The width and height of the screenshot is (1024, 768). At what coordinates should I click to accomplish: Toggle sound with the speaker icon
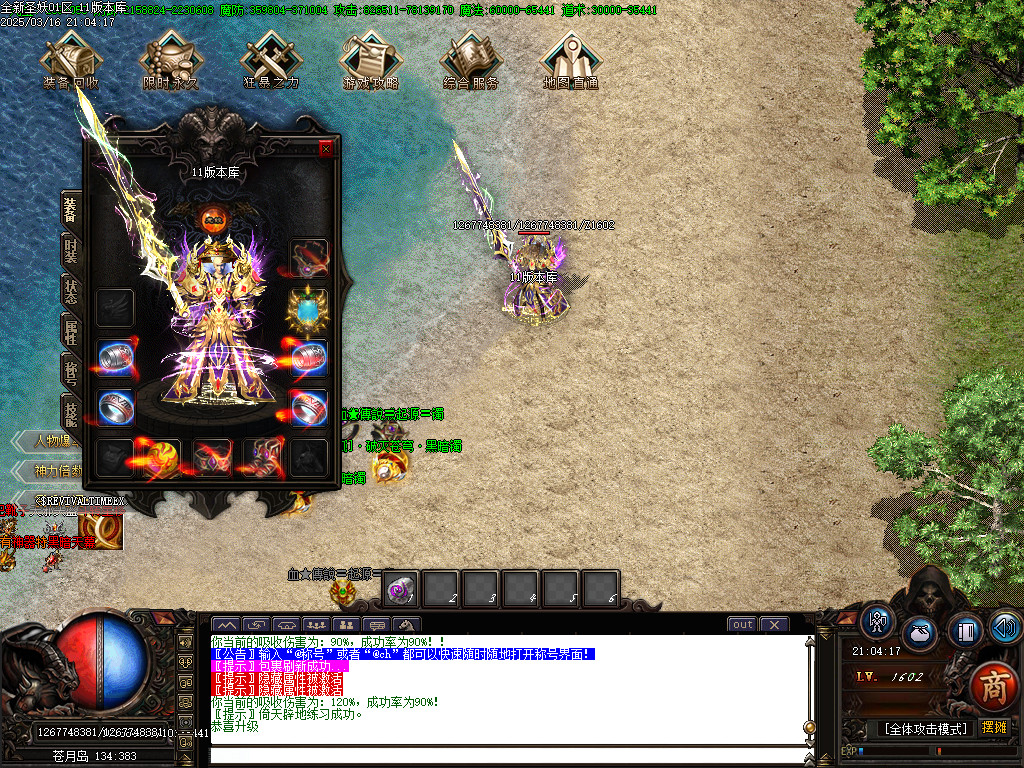1005,627
